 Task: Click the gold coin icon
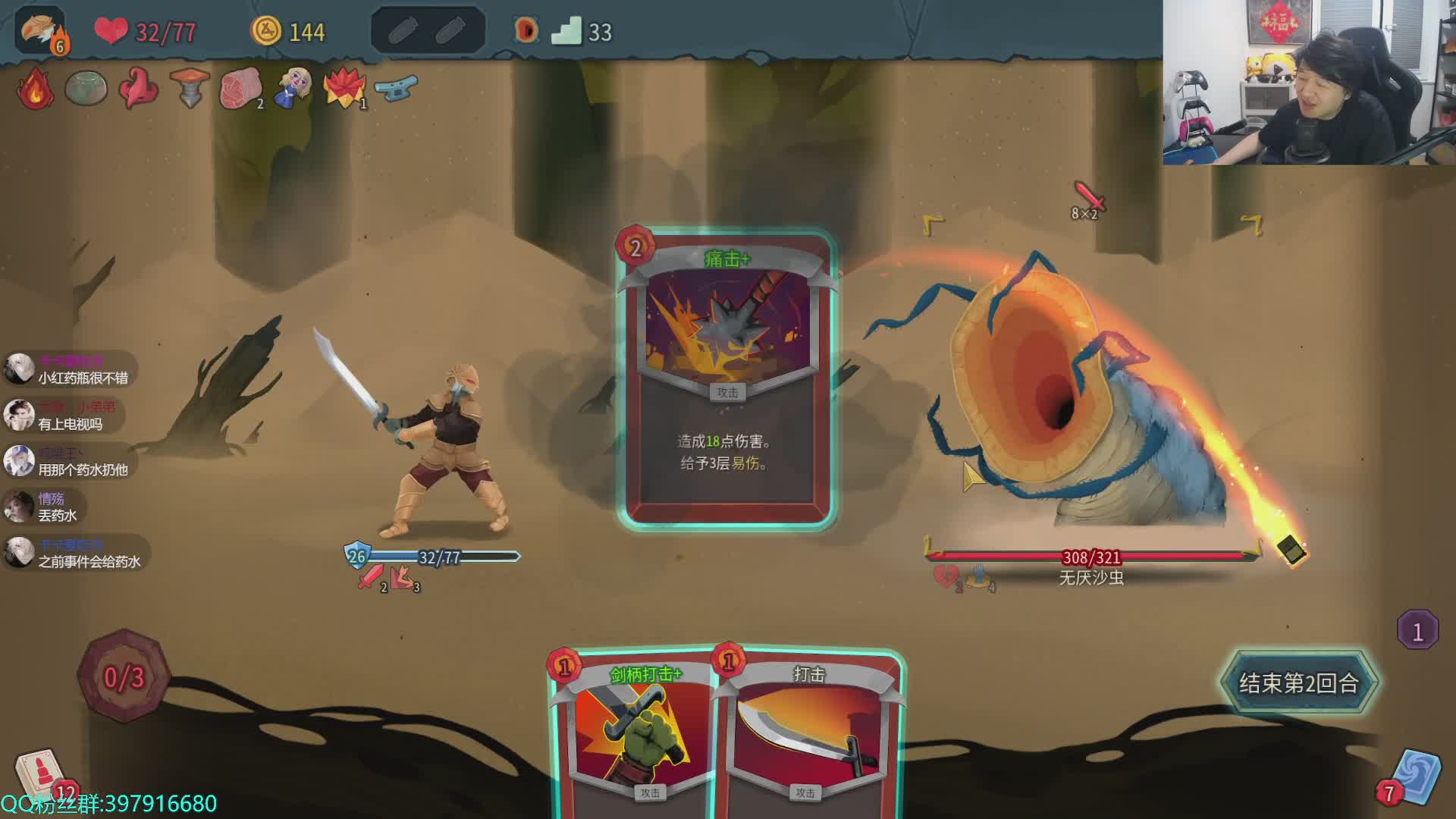click(265, 31)
